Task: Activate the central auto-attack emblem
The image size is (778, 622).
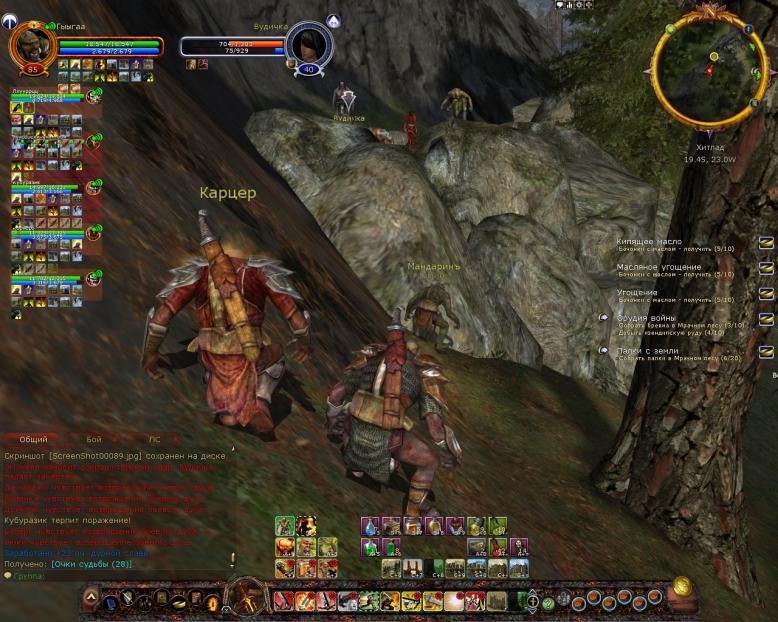Action: pos(243,599)
